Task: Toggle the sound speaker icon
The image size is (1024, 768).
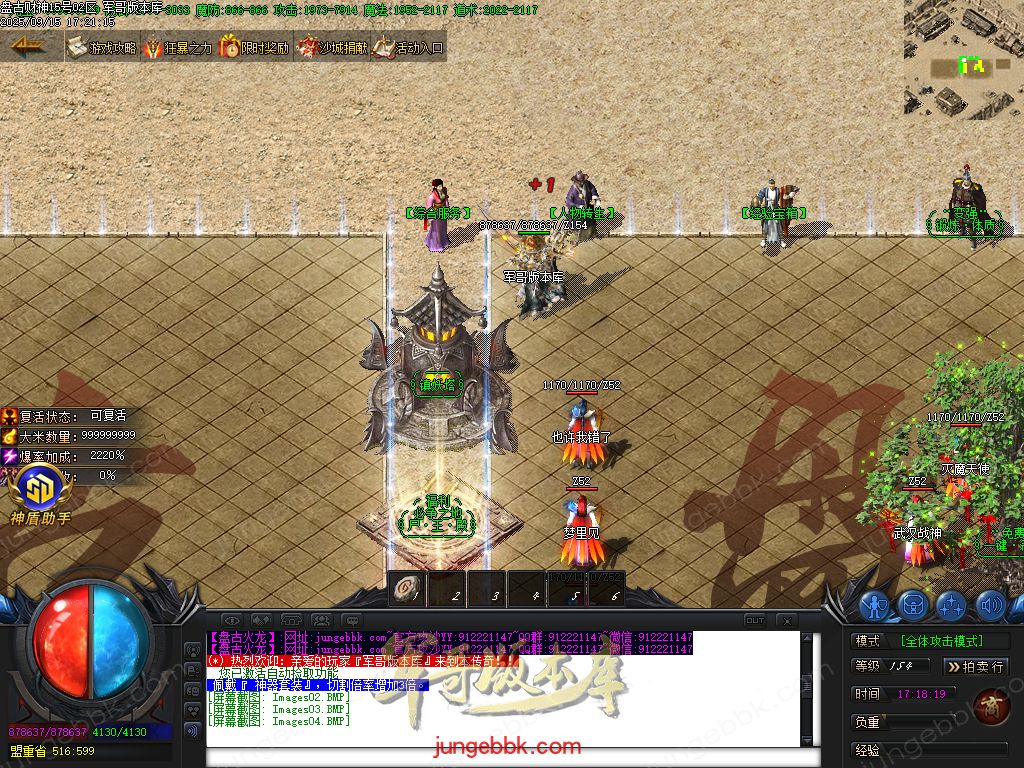Action: click(990, 605)
